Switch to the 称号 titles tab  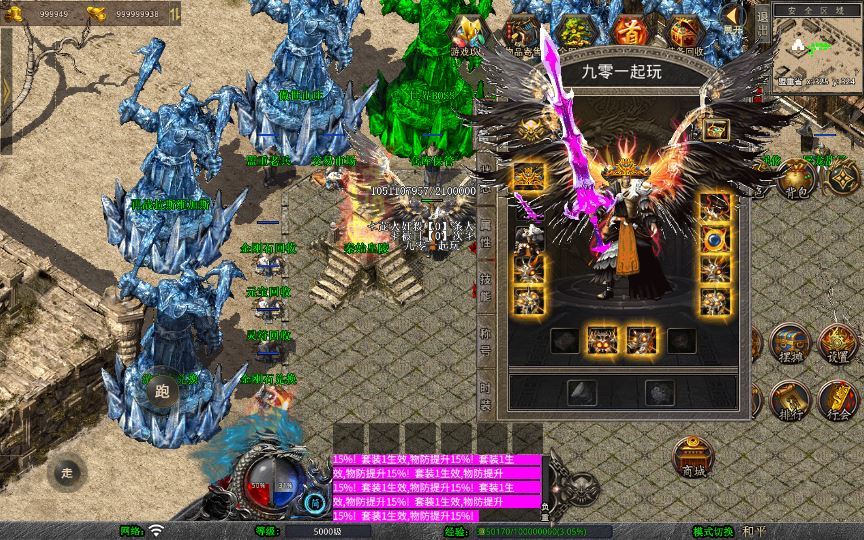pos(487,342)
